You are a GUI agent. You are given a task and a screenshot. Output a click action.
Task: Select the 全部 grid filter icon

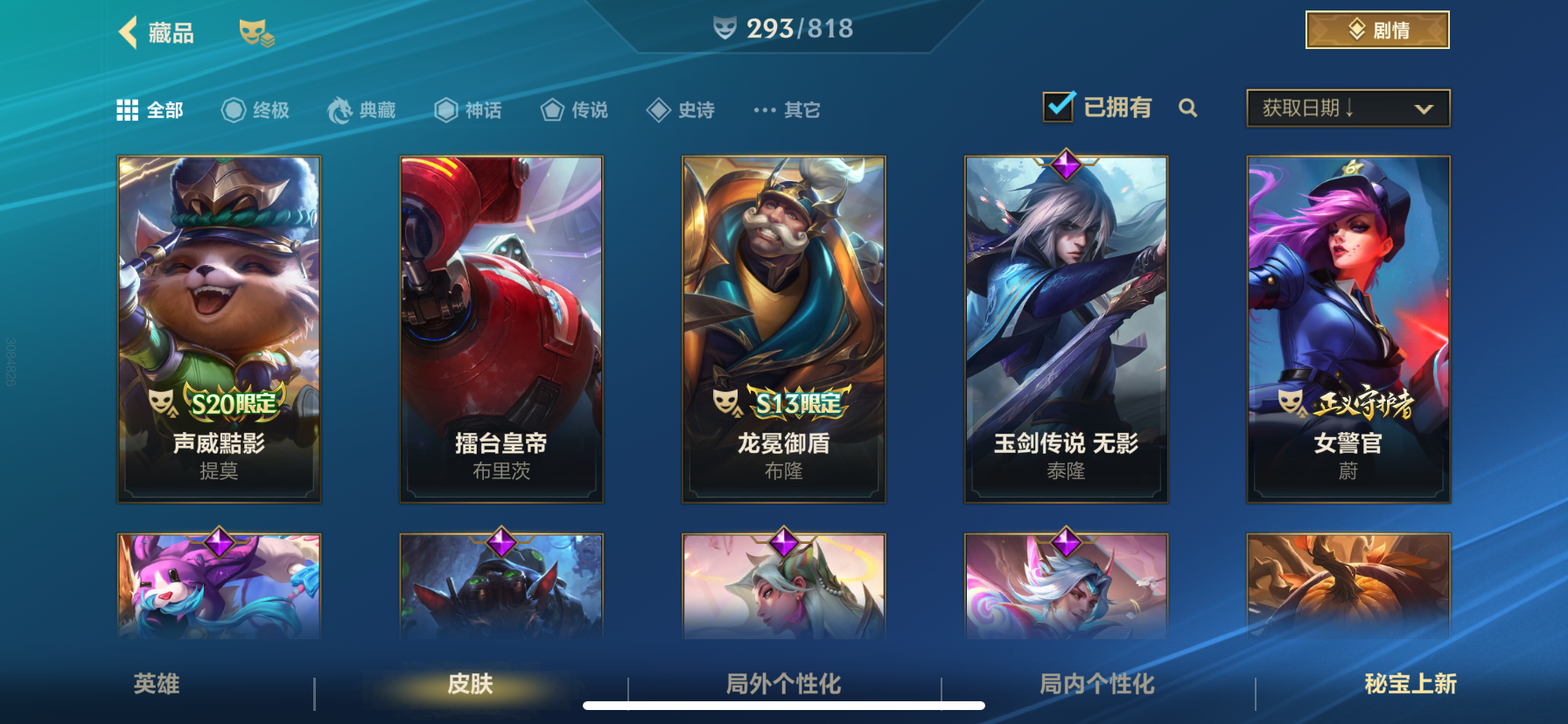(127, 109)
